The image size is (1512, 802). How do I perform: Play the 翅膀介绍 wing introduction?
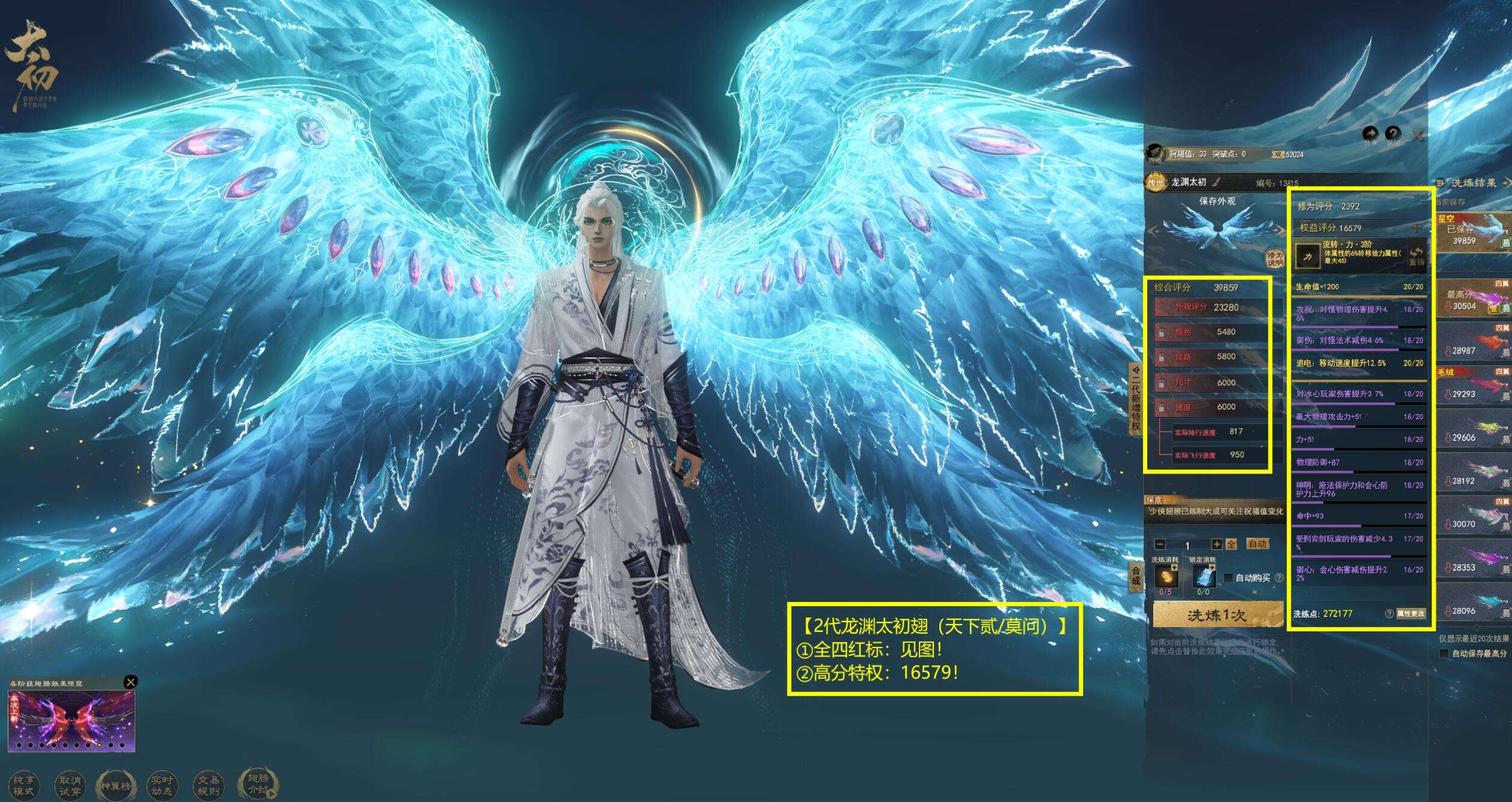point(258,783)
